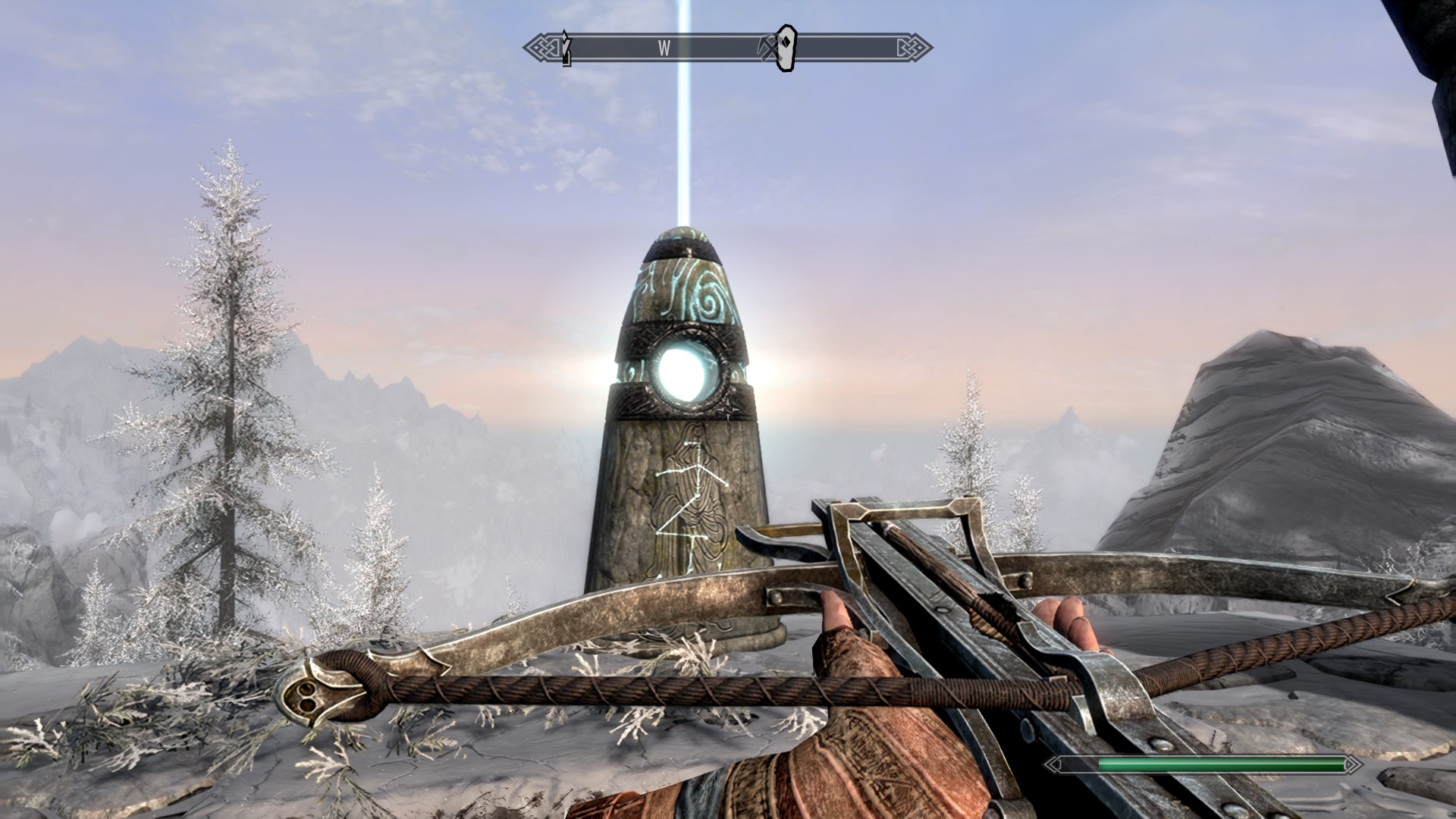Click the standing stone marker on the compass
The height and width of the screenshot is (819, 1456).
[786, 48]
